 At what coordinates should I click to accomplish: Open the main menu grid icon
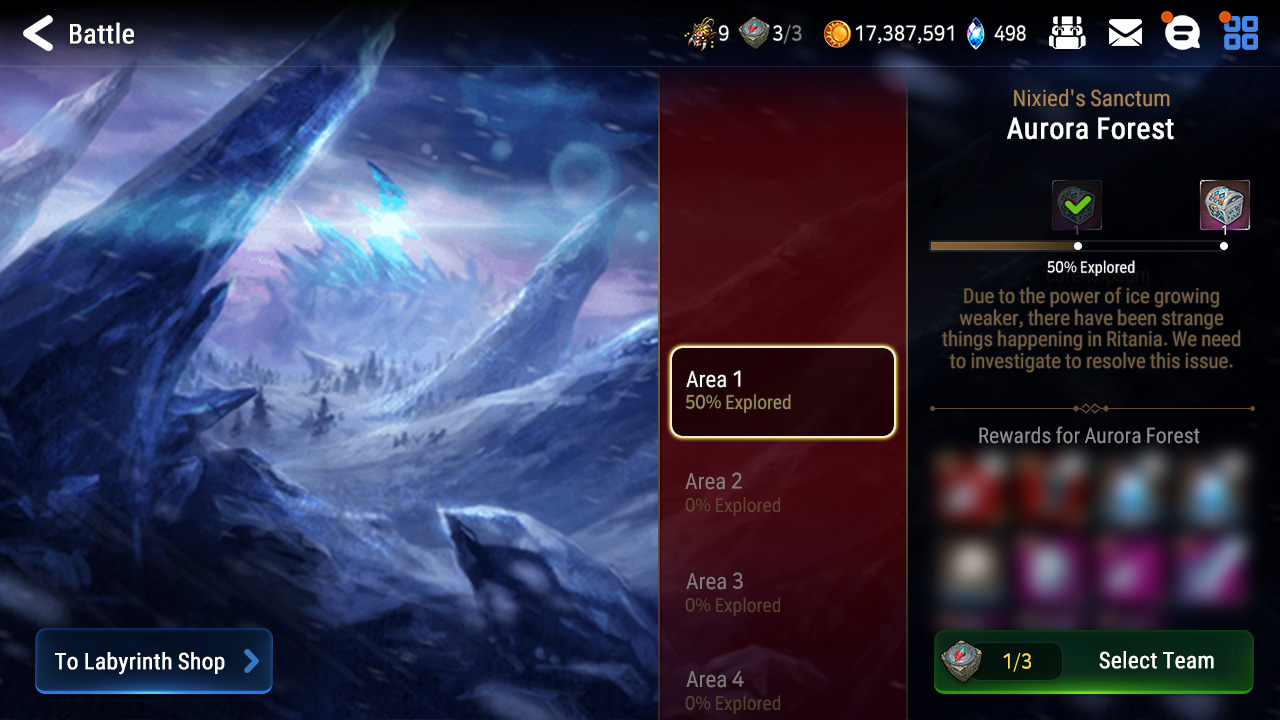click(x=1239, y=33)
